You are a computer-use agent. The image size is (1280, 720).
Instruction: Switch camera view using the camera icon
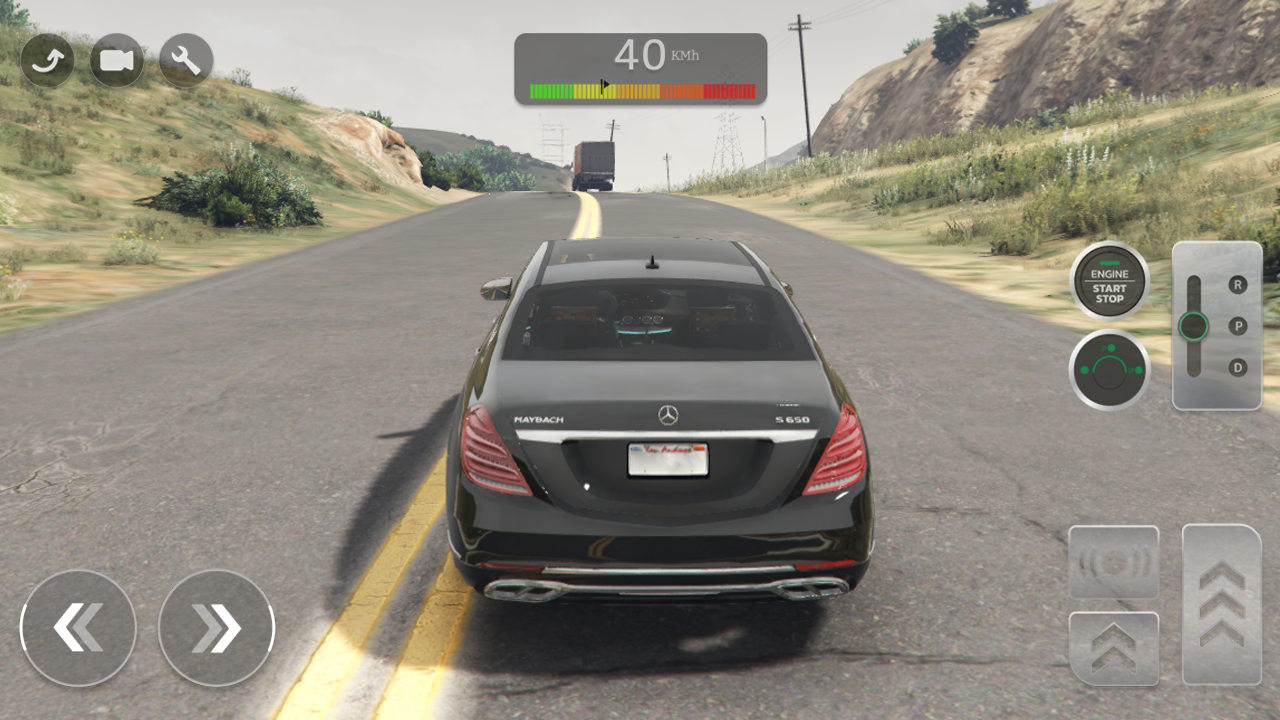116,60
